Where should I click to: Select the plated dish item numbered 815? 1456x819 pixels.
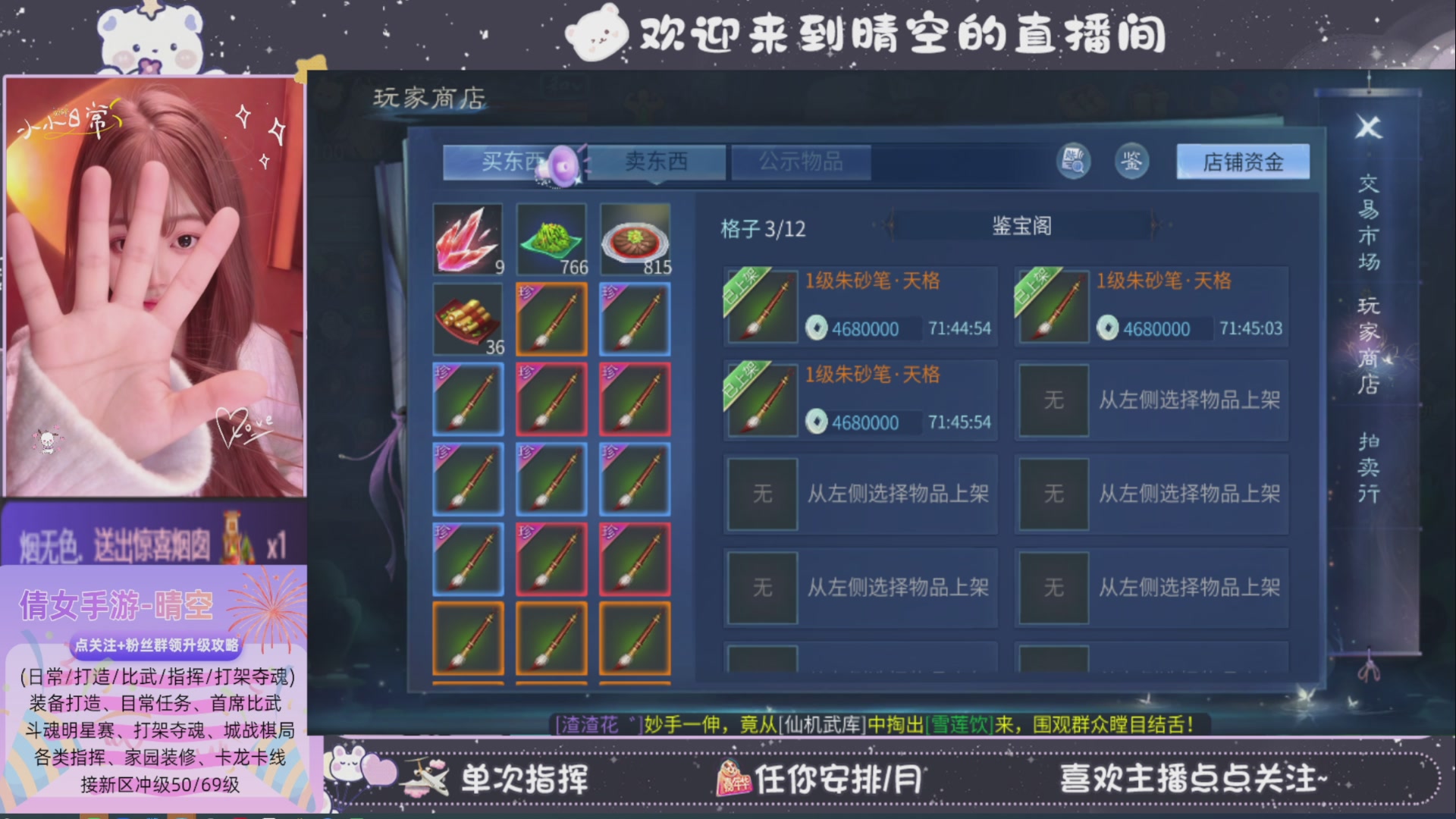click(x=635, y=237)
